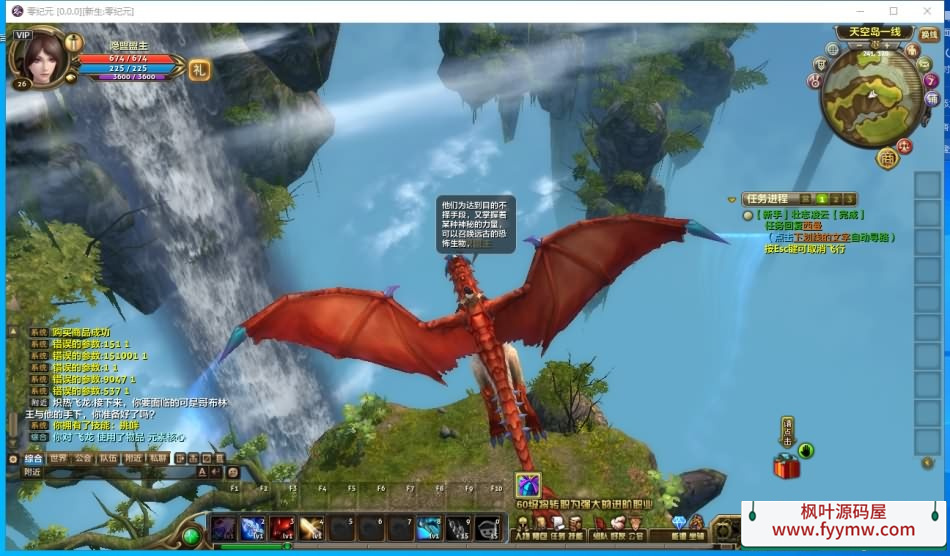The image size is (950, 556).
Task: Switch to the 公会 guild chat tab
Action: click(83, 458)
